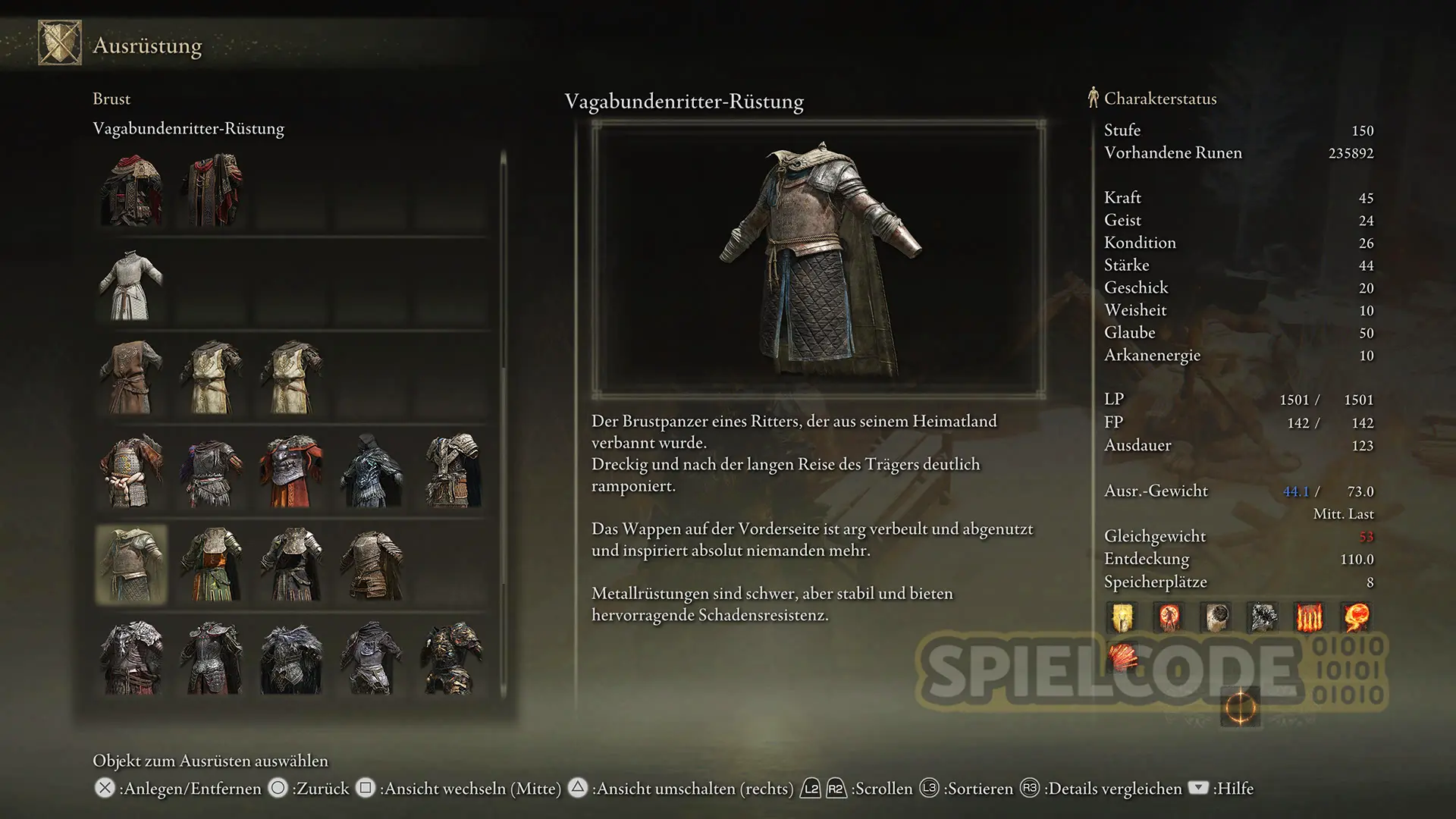Screen dimensions: 1456x819
Task: Select the grey feather-collared dark armor
Action: [291, 658]
